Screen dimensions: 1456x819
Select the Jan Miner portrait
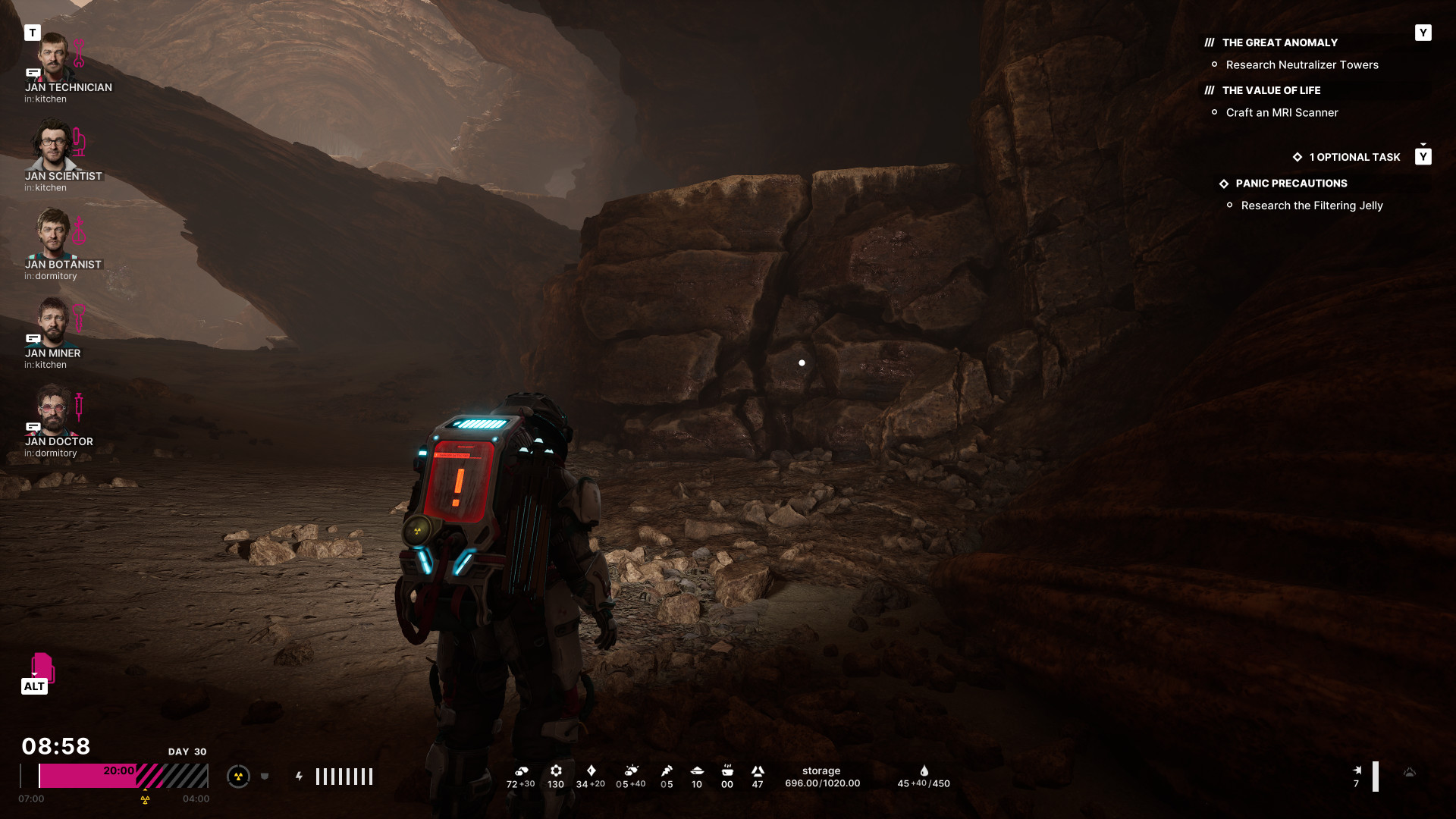pyautogui.click(x=53, y=322)
